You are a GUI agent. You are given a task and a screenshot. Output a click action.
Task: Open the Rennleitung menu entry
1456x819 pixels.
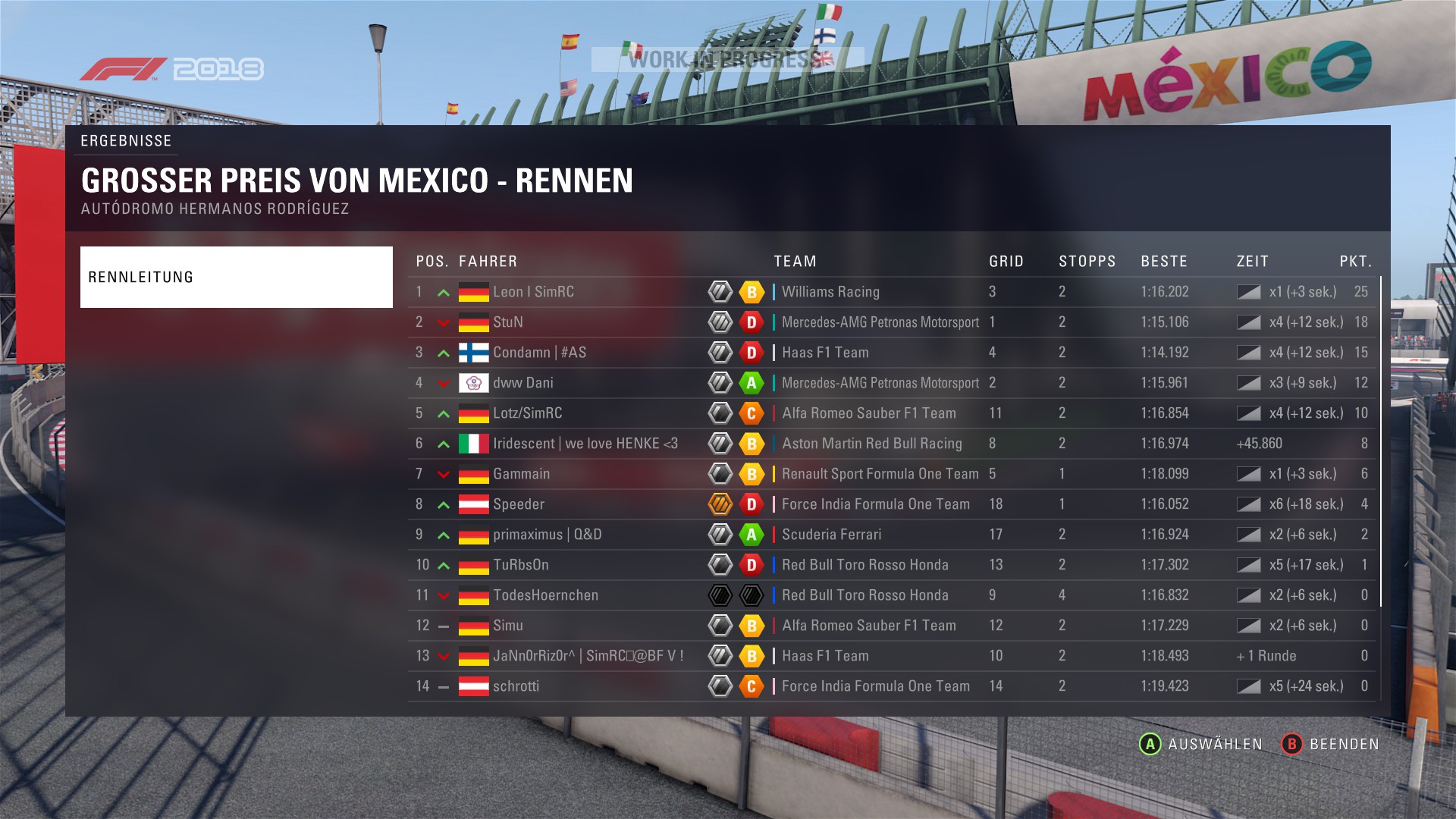[x=236, y=277]
